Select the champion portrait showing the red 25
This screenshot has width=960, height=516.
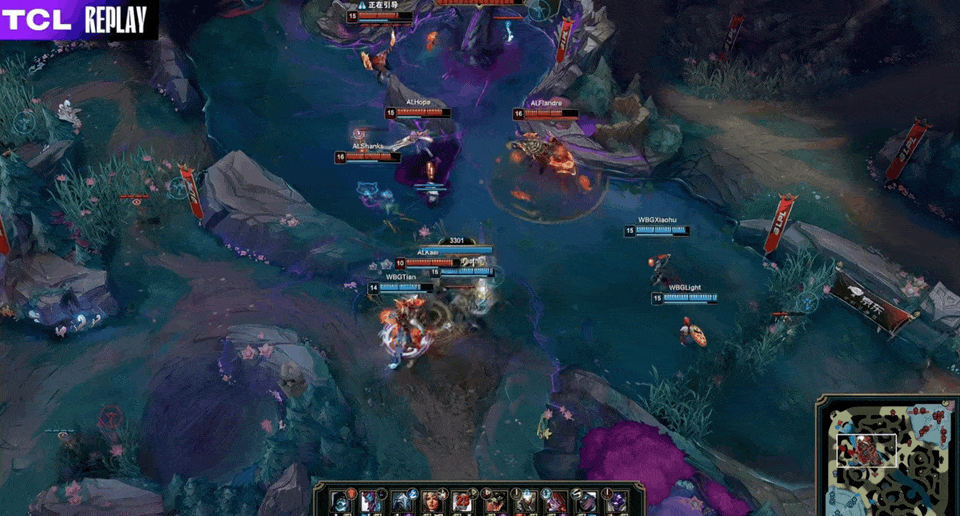[463, 500]
